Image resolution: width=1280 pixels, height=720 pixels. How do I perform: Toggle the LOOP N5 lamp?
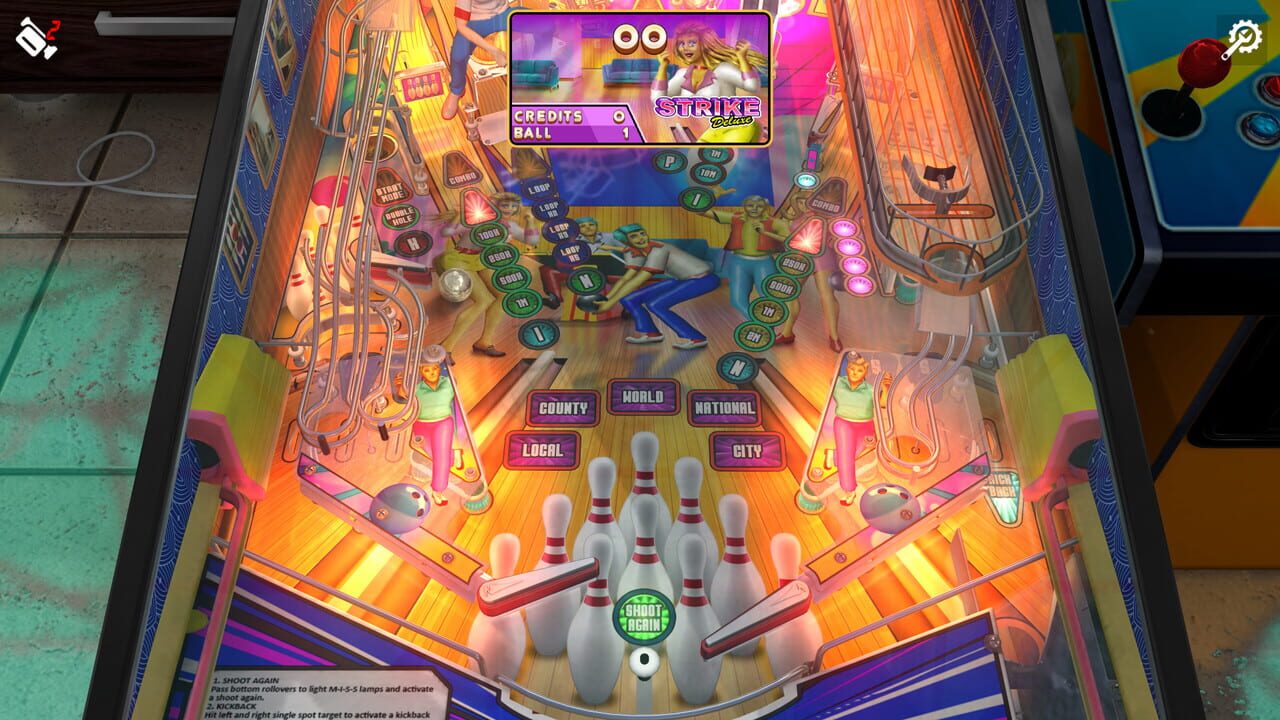570,254
